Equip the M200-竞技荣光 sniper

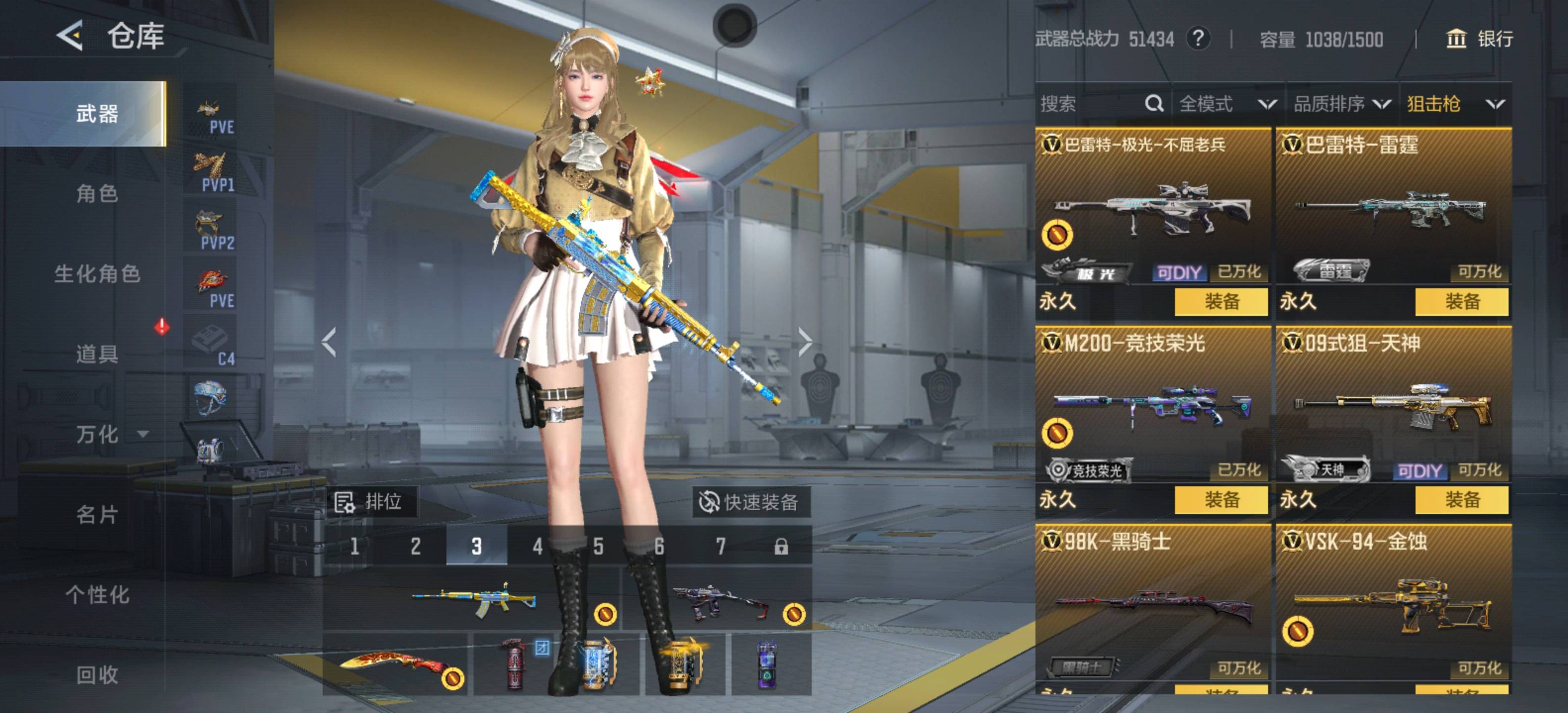pyautogui.click(x=1221, y=500)
